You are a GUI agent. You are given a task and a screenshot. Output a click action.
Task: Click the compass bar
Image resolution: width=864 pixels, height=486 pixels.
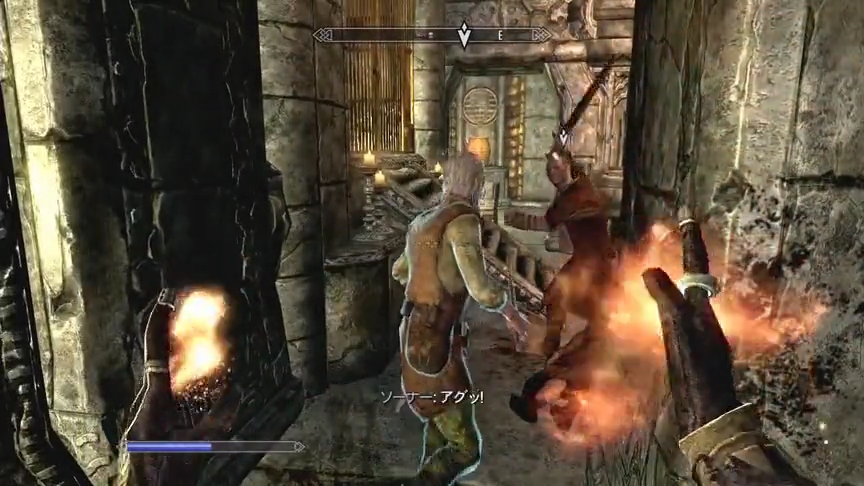380,35
